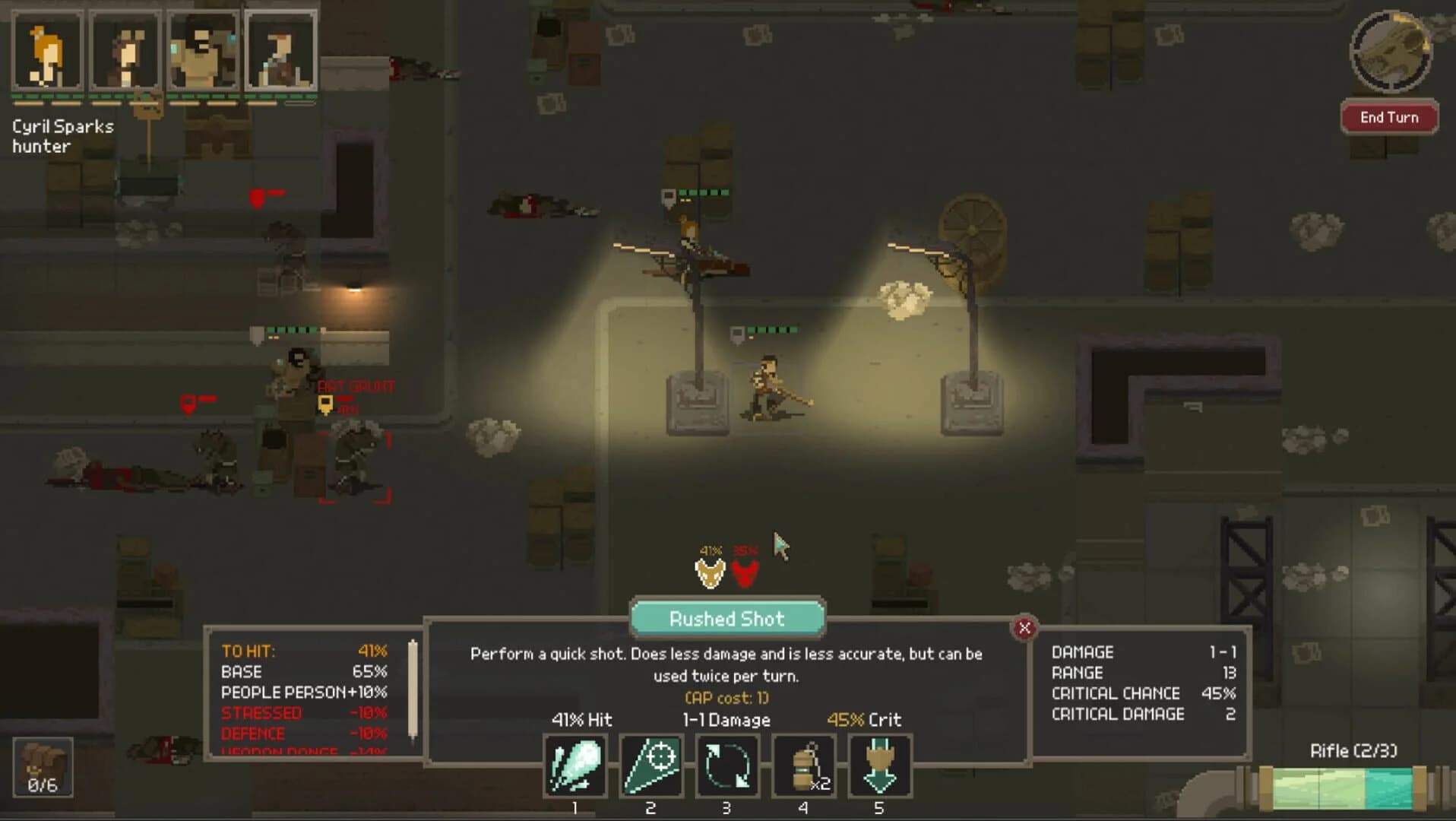
Task: Use the grenade item in slot 4
Action: [x=803, y=766]
